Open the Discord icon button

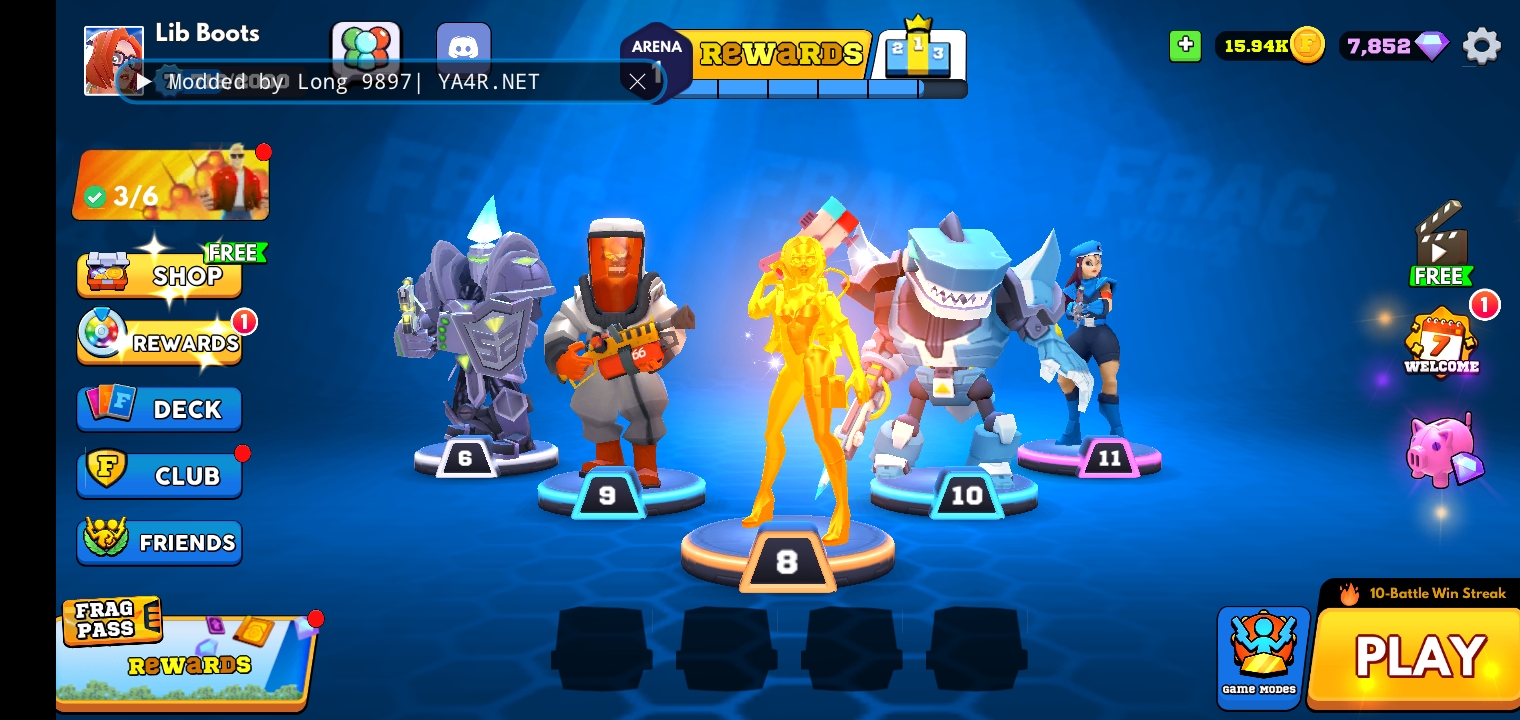463,47
